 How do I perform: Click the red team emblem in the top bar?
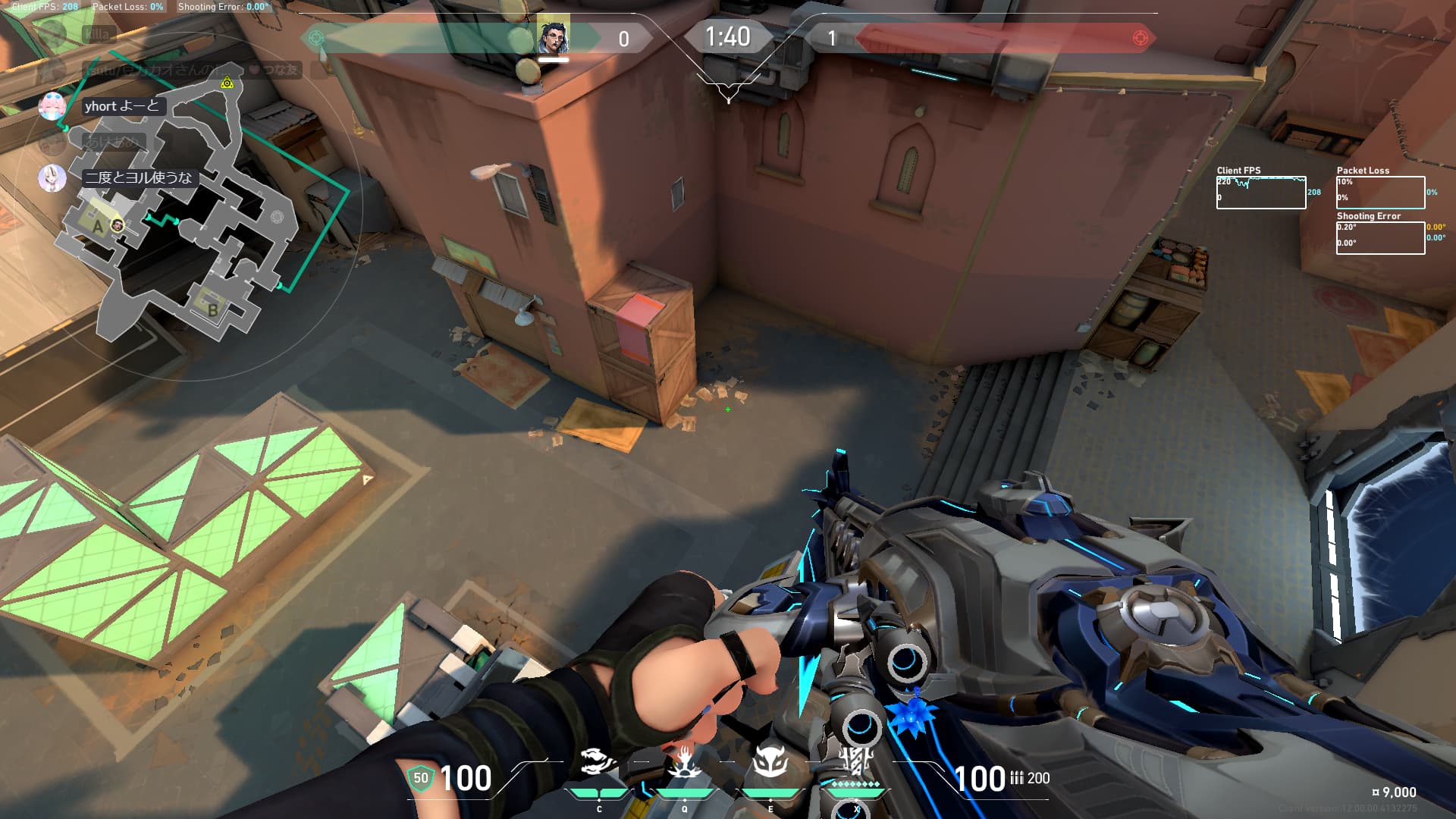(x=1139, y=38)
